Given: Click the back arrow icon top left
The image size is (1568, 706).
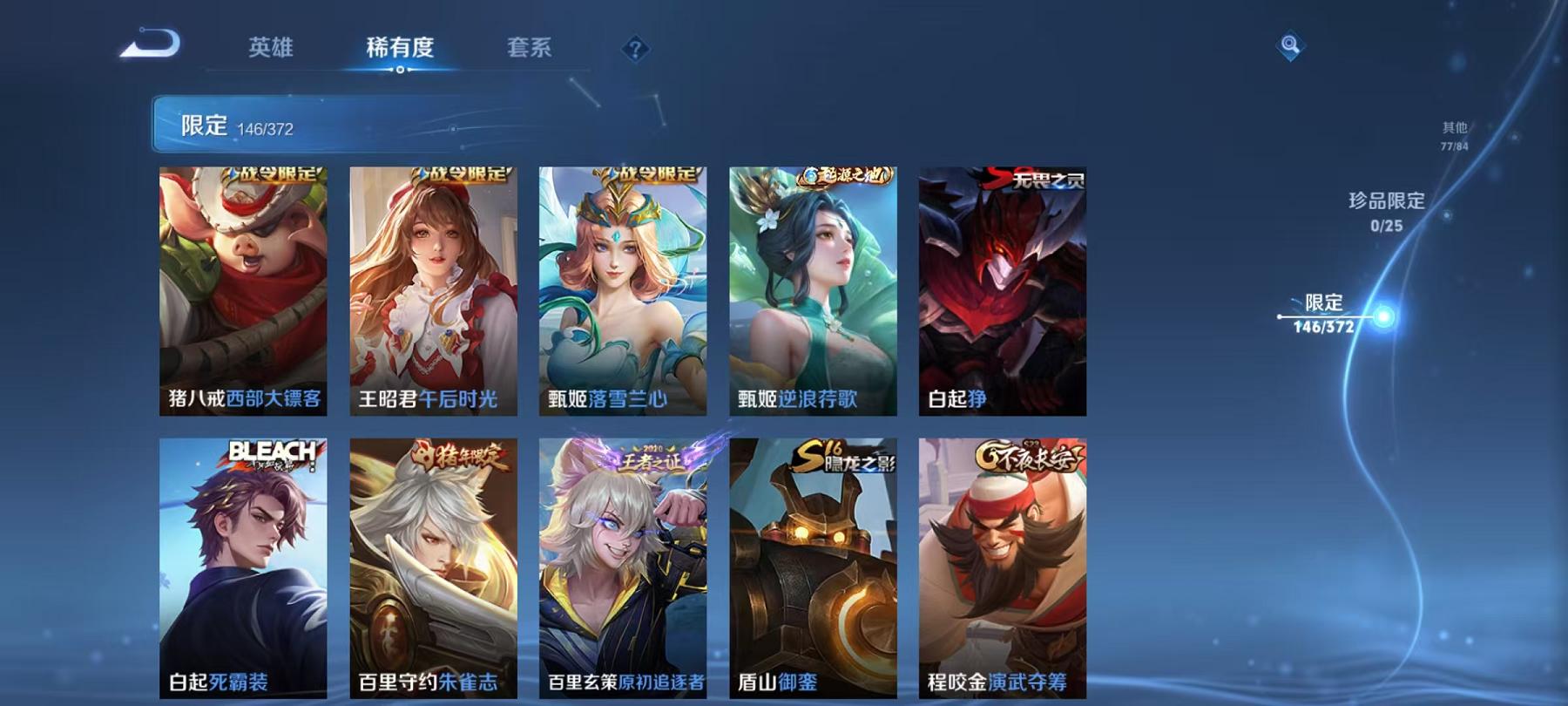Looking at the screenshot, I should click(155, 41).
